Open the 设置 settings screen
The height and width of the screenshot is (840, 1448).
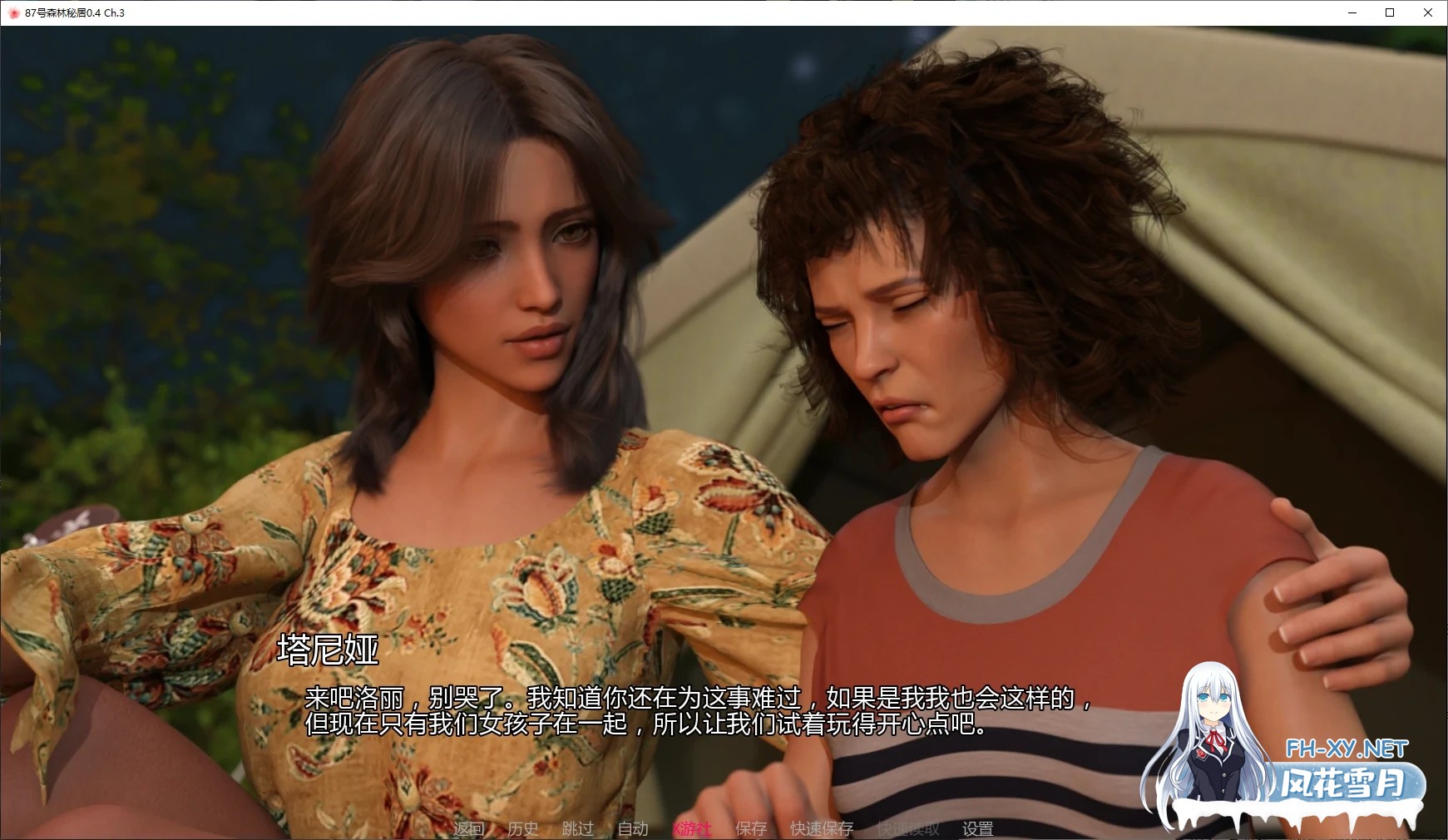click(979, 828)
